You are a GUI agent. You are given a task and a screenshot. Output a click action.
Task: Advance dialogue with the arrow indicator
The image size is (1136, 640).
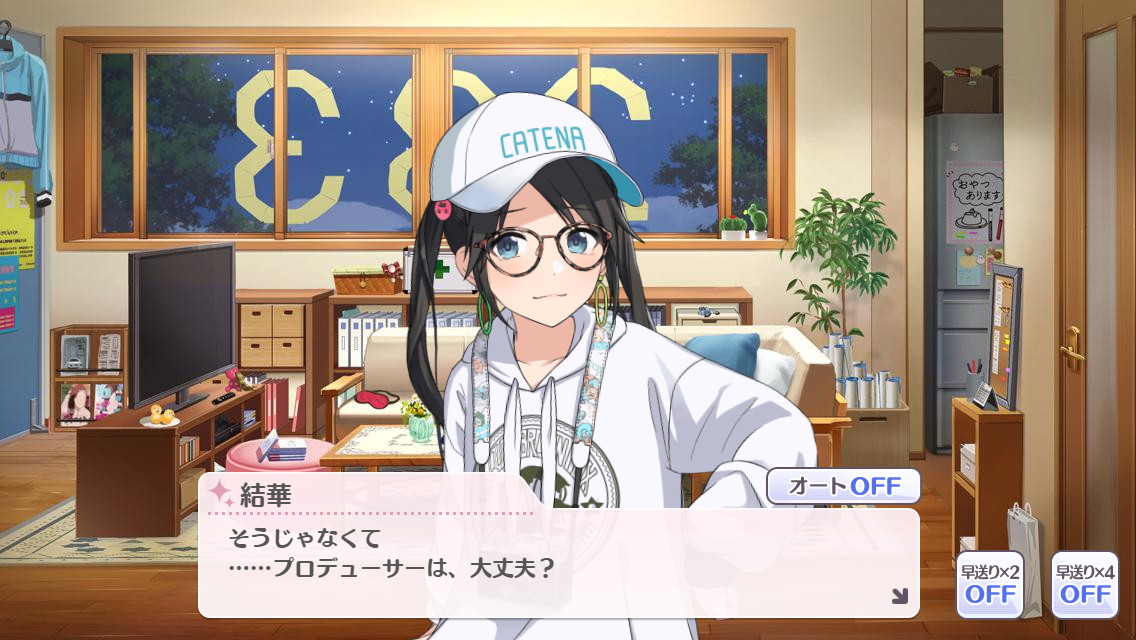[x=899, y=596]
